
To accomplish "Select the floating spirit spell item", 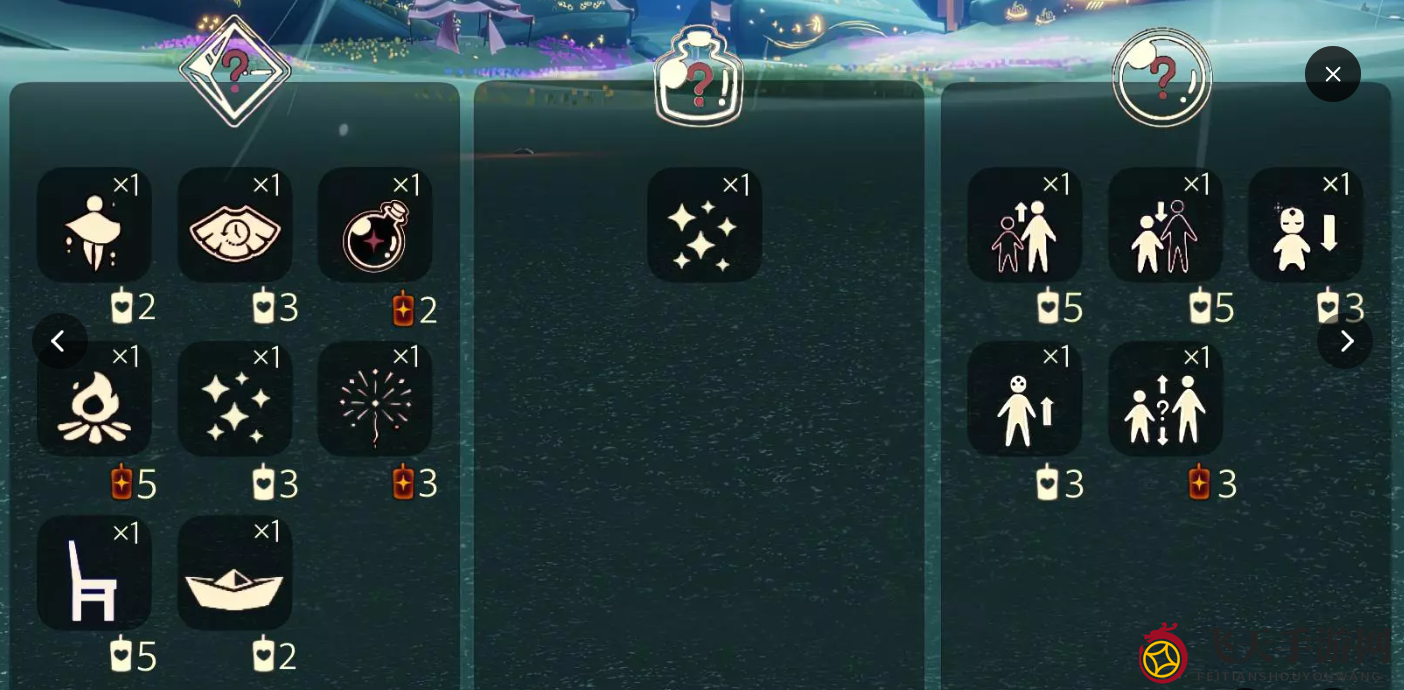I will coord(94,225).
